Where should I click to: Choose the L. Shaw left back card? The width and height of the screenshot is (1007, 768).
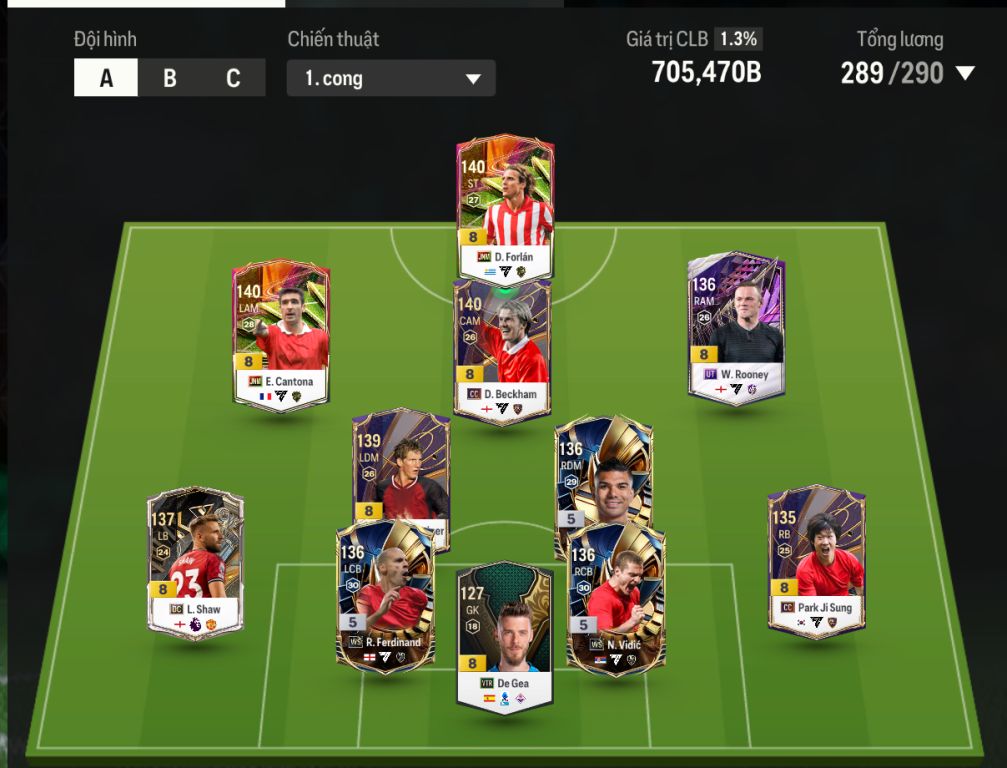click(x=196, y=562)
